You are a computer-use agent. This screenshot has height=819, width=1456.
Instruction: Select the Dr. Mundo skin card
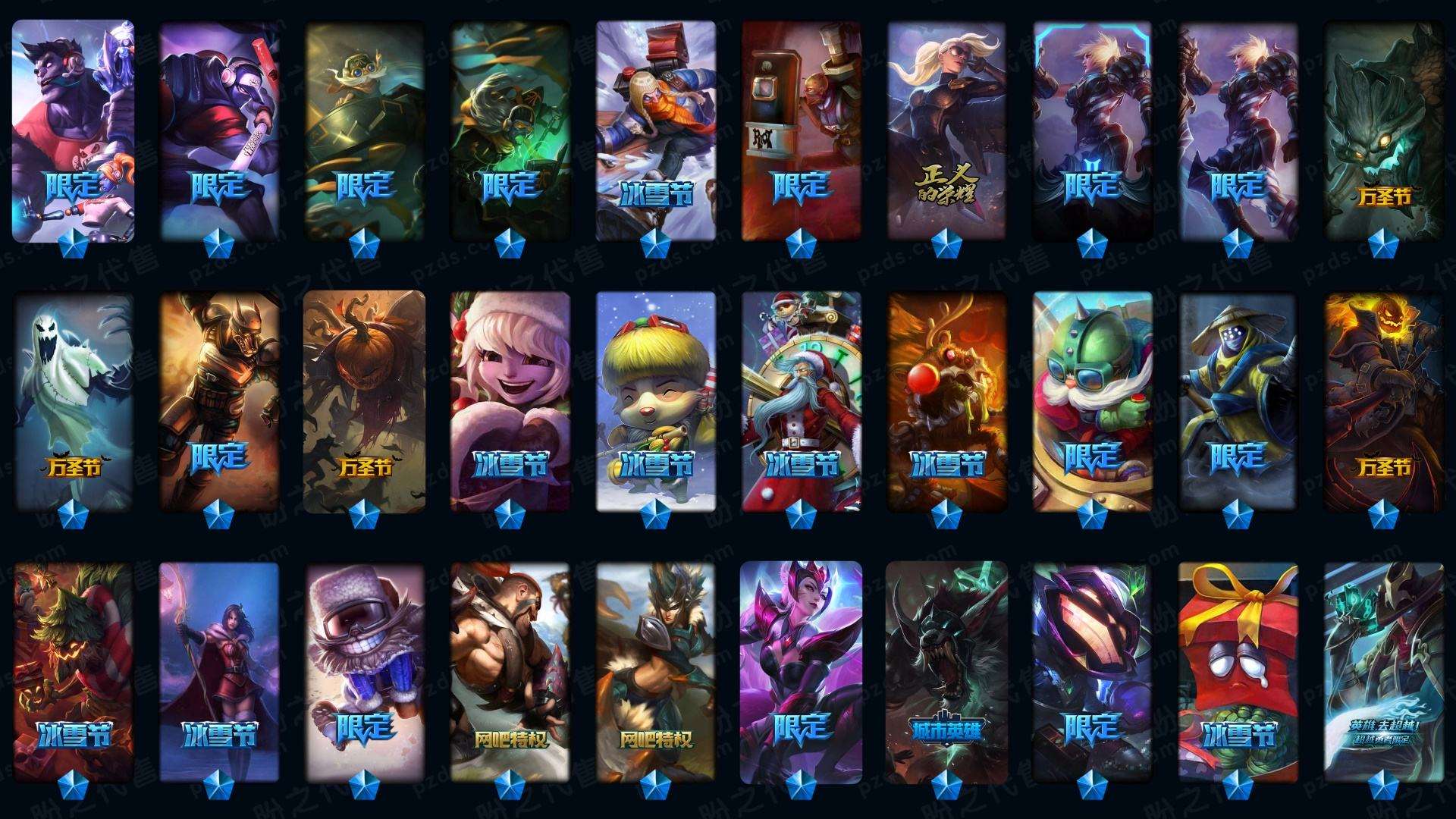coord(74,130)
